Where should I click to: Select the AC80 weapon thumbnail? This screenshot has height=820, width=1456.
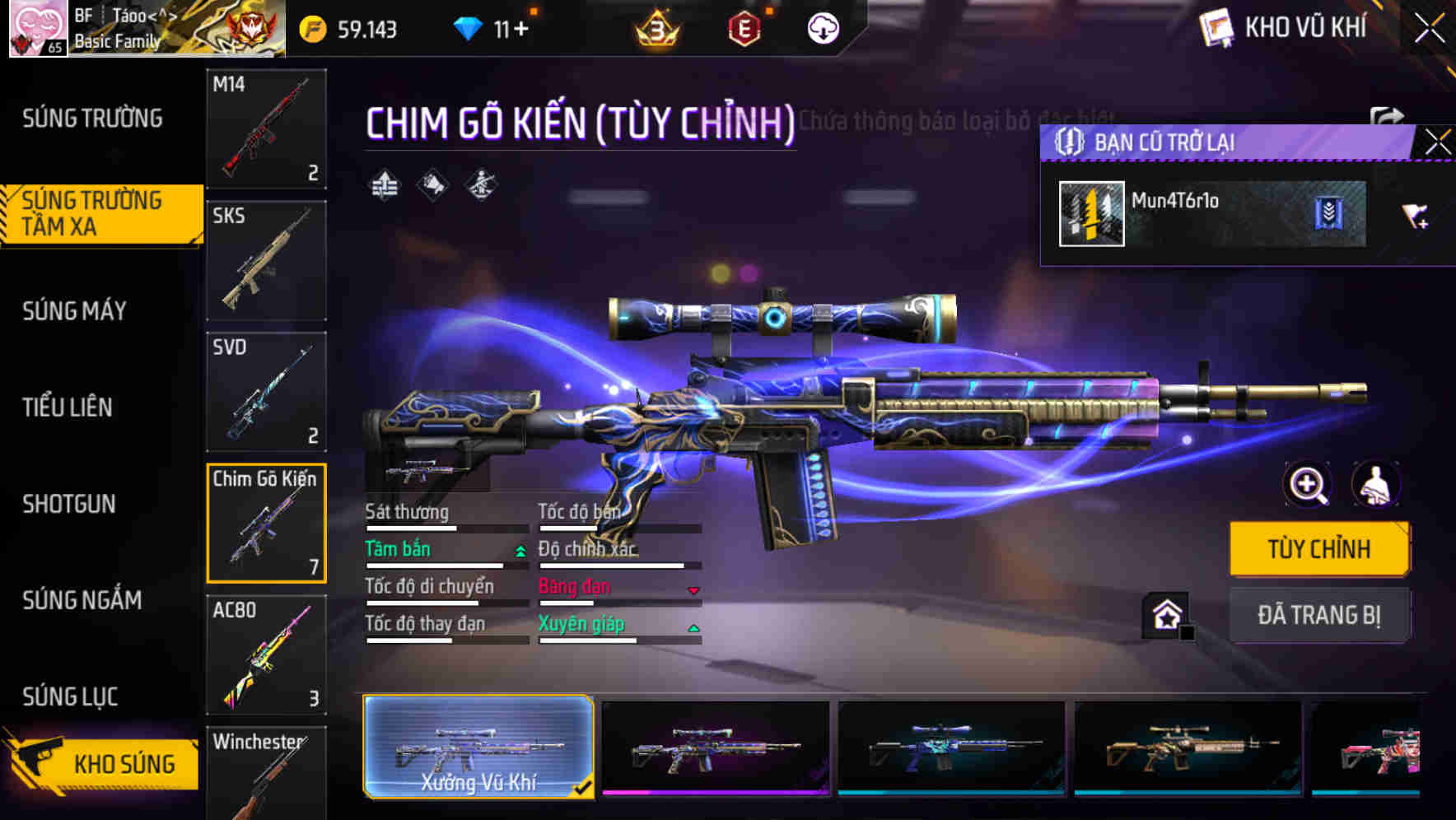[x=267, y=655]
